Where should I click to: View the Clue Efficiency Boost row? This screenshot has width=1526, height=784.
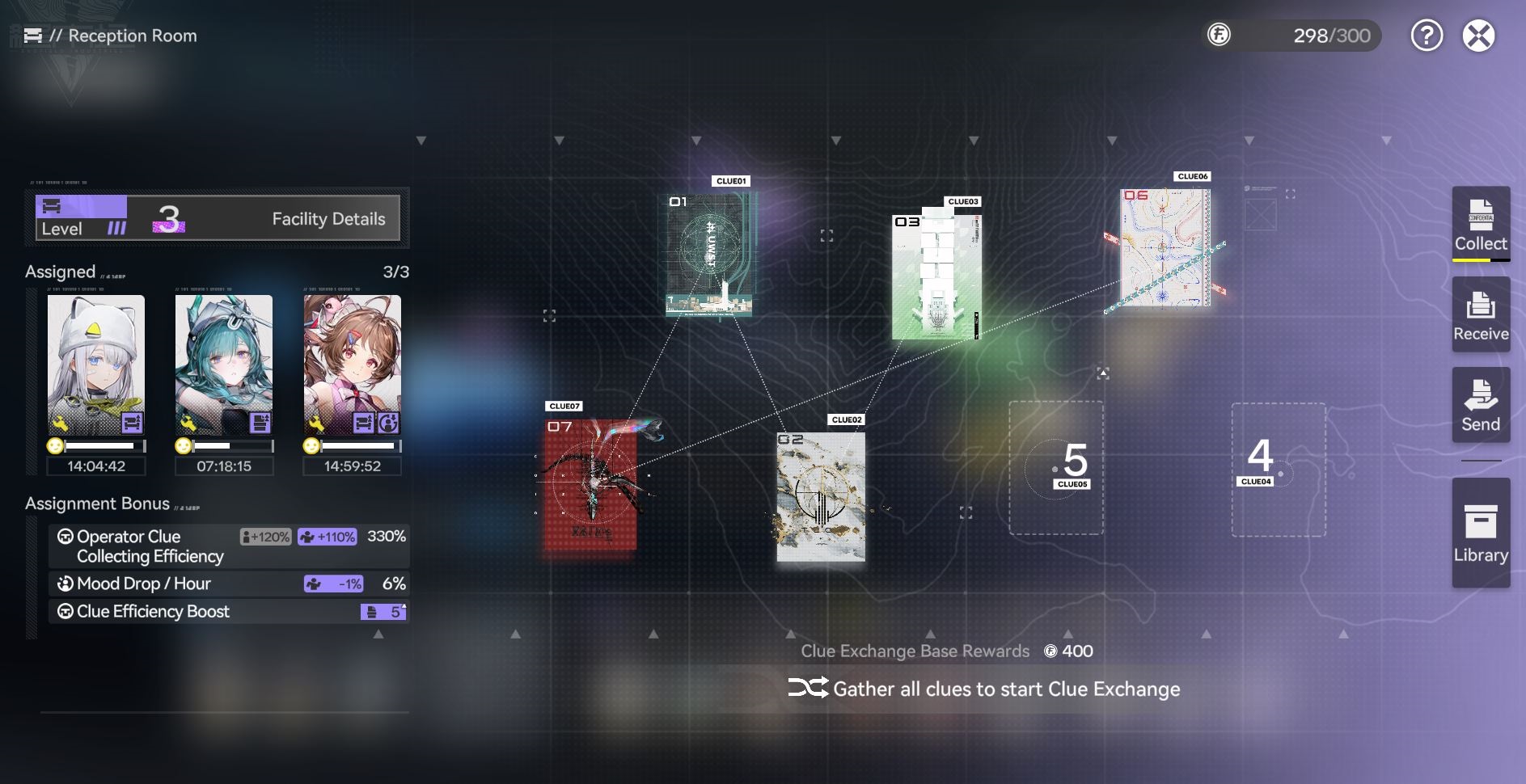[x=229, y=612]
